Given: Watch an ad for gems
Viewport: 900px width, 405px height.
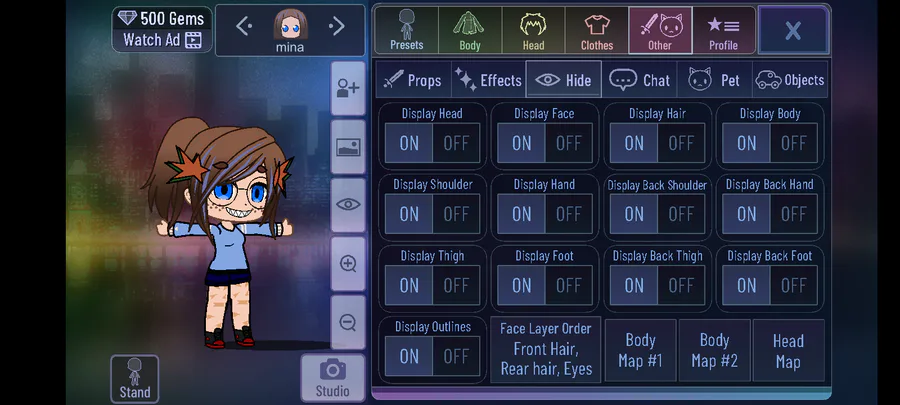Looking at the screenshot, I should coord(162,40).
